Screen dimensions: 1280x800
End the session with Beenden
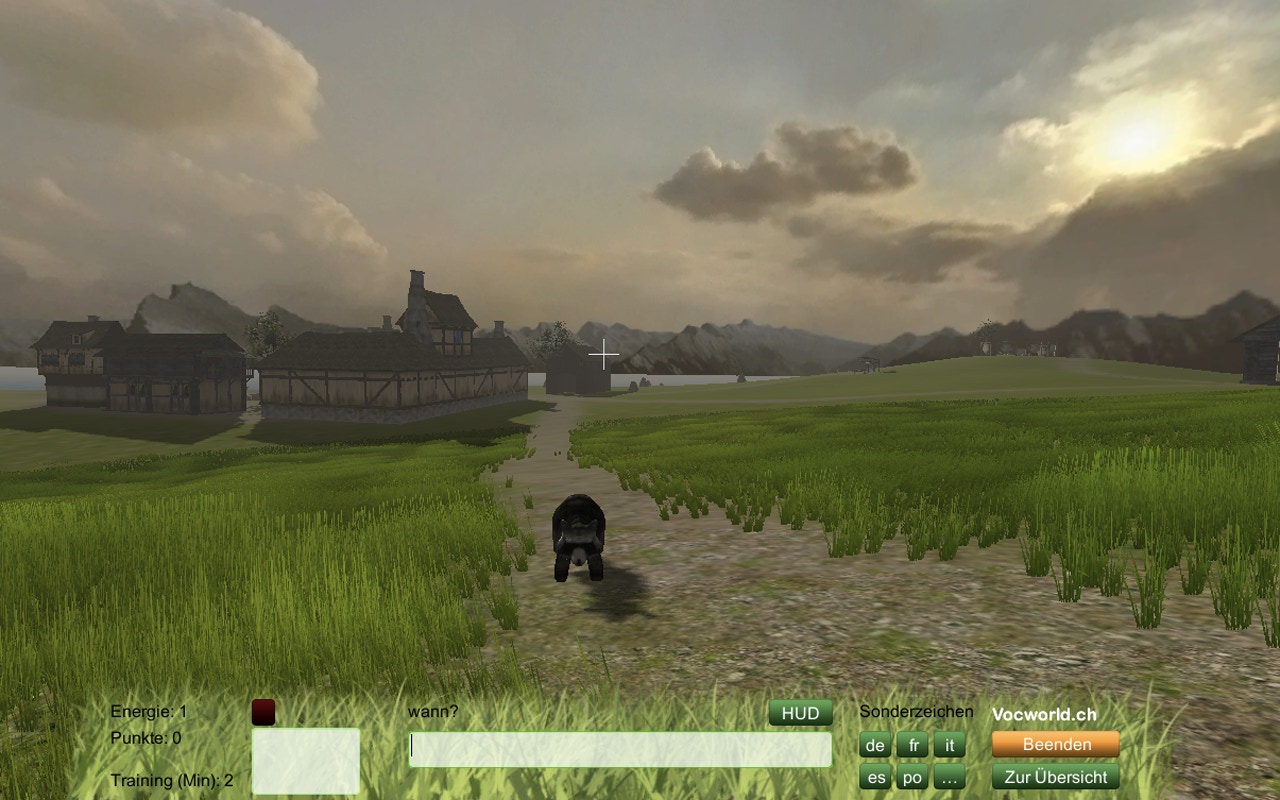(x=1055, y=744)
